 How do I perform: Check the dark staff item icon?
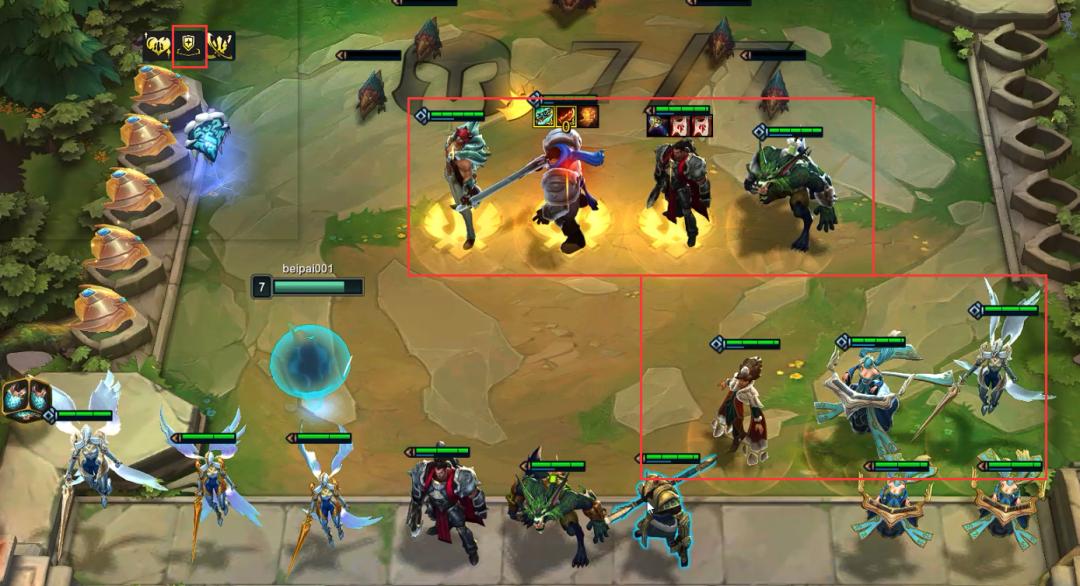pyautogui.click(x=657, y=125)
